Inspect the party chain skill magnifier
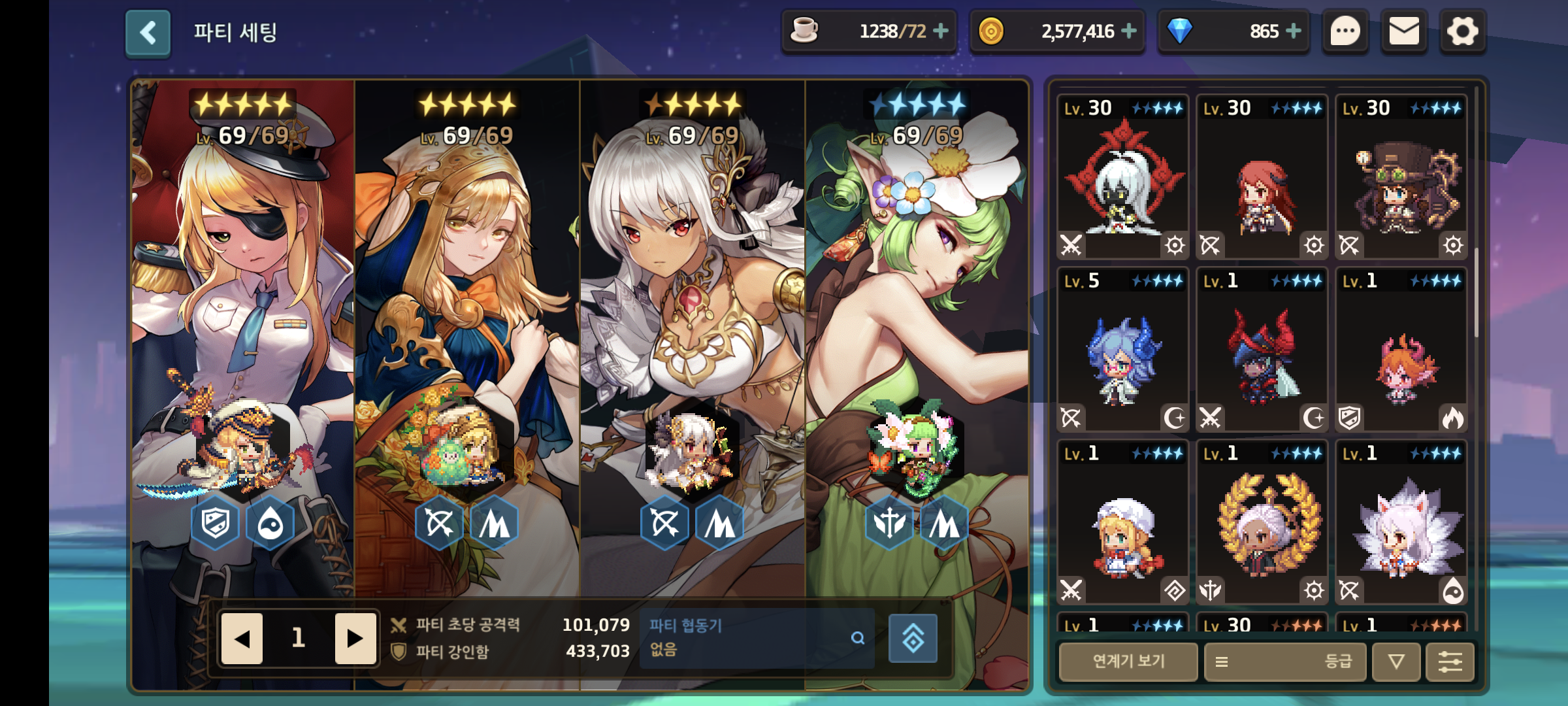This screenshot has height=706, width=1568. pos(858,638)
